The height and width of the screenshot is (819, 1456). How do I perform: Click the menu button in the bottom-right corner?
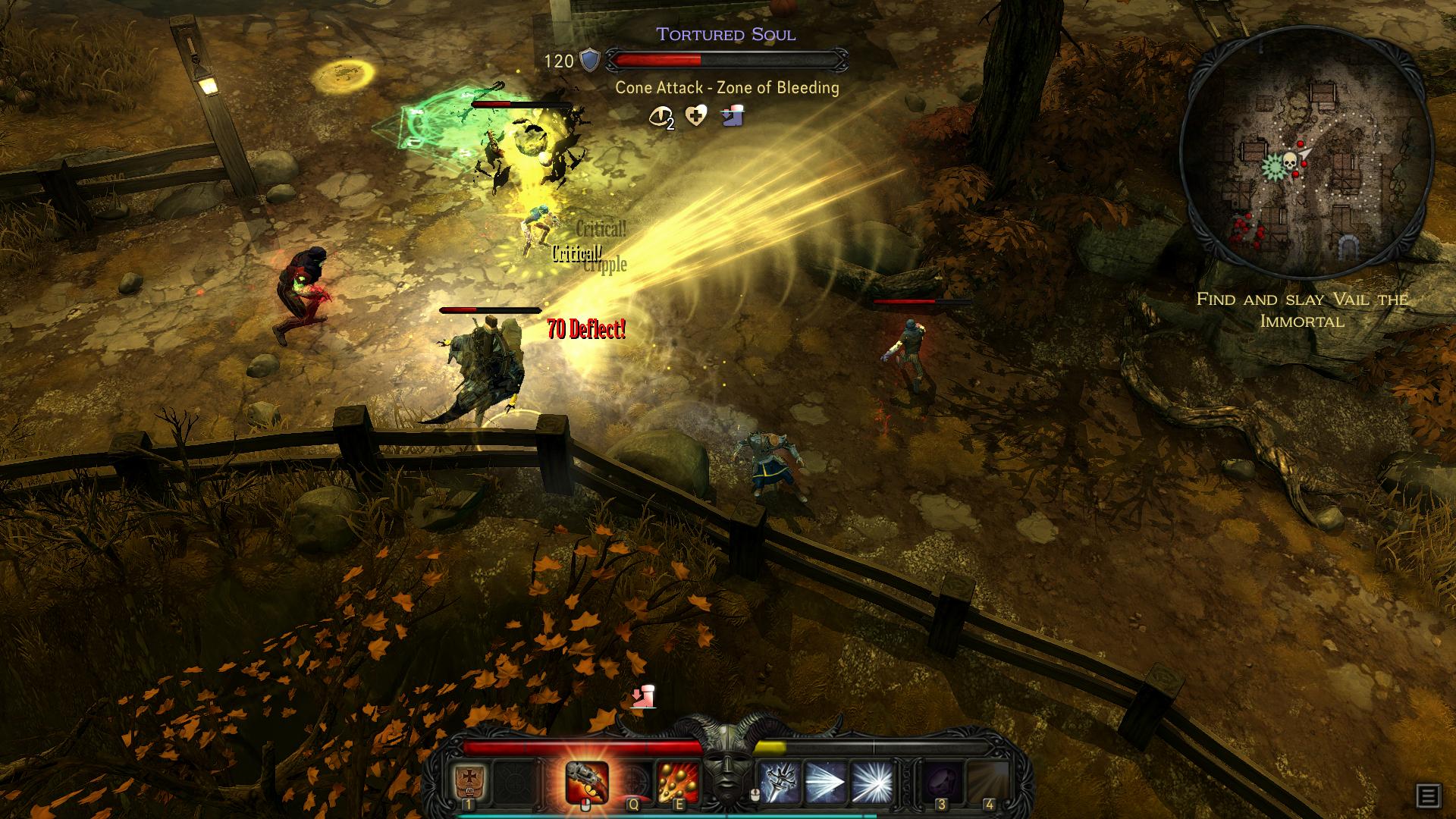click(x=1427, y=796)
